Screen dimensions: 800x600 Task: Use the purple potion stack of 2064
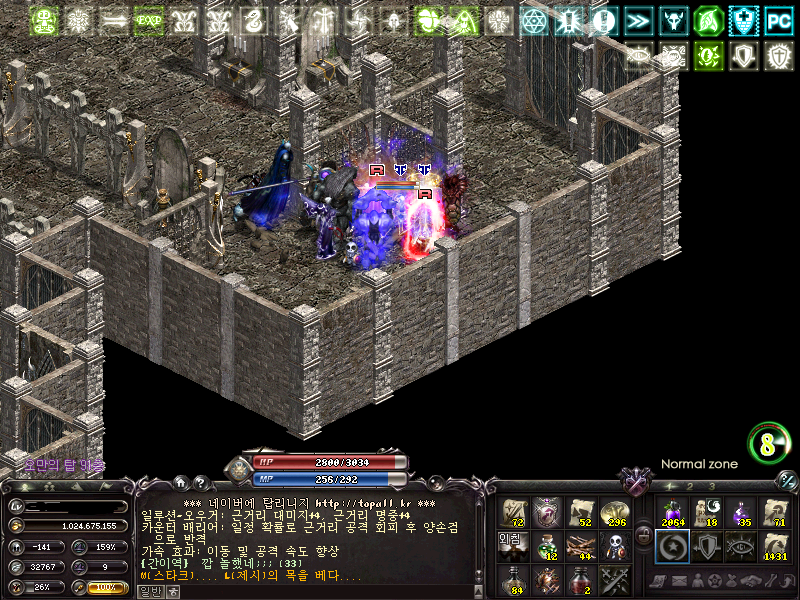(671, 512)
